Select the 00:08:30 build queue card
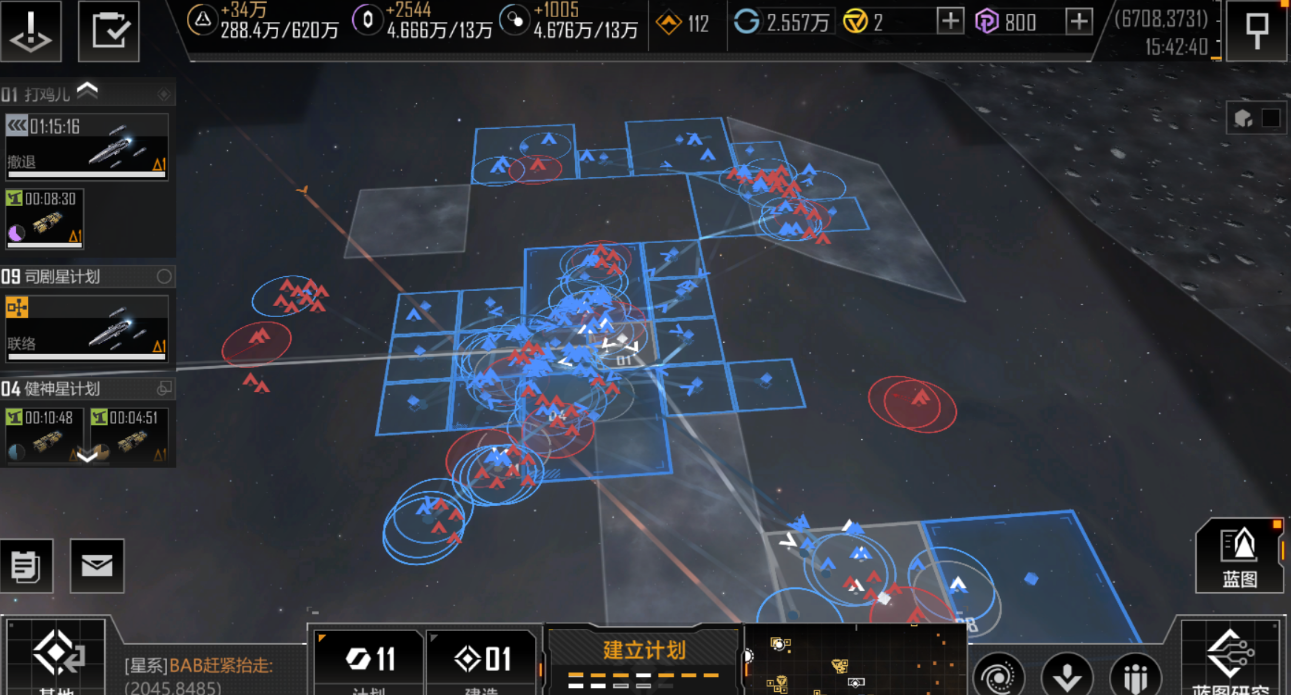Screen dimensions: 1291x695 44,219
